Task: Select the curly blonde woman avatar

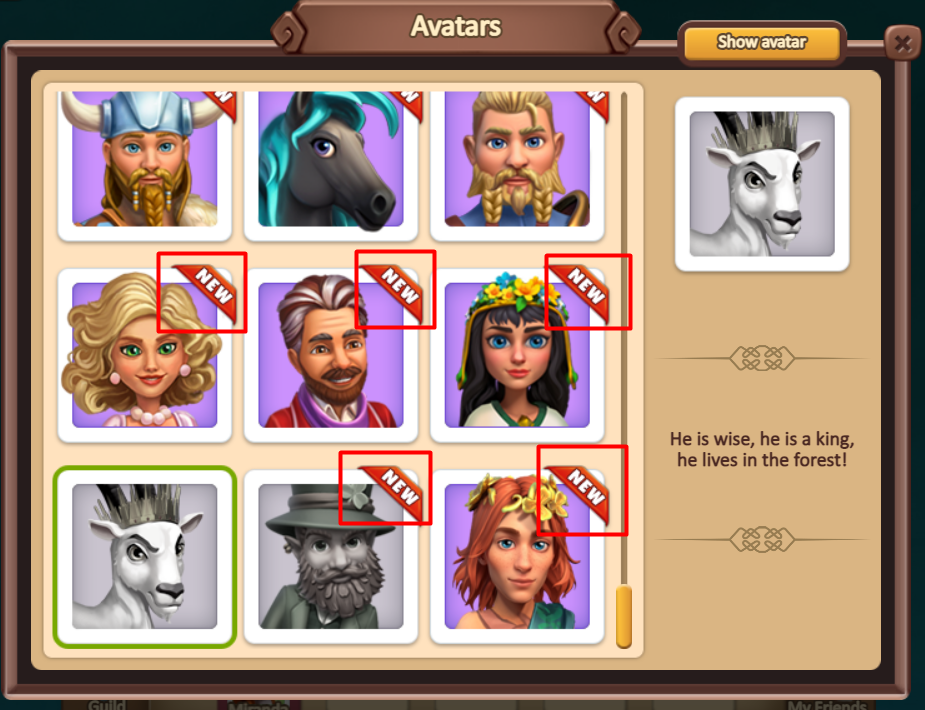Action: pyautogui.click(x=145, y=355)
